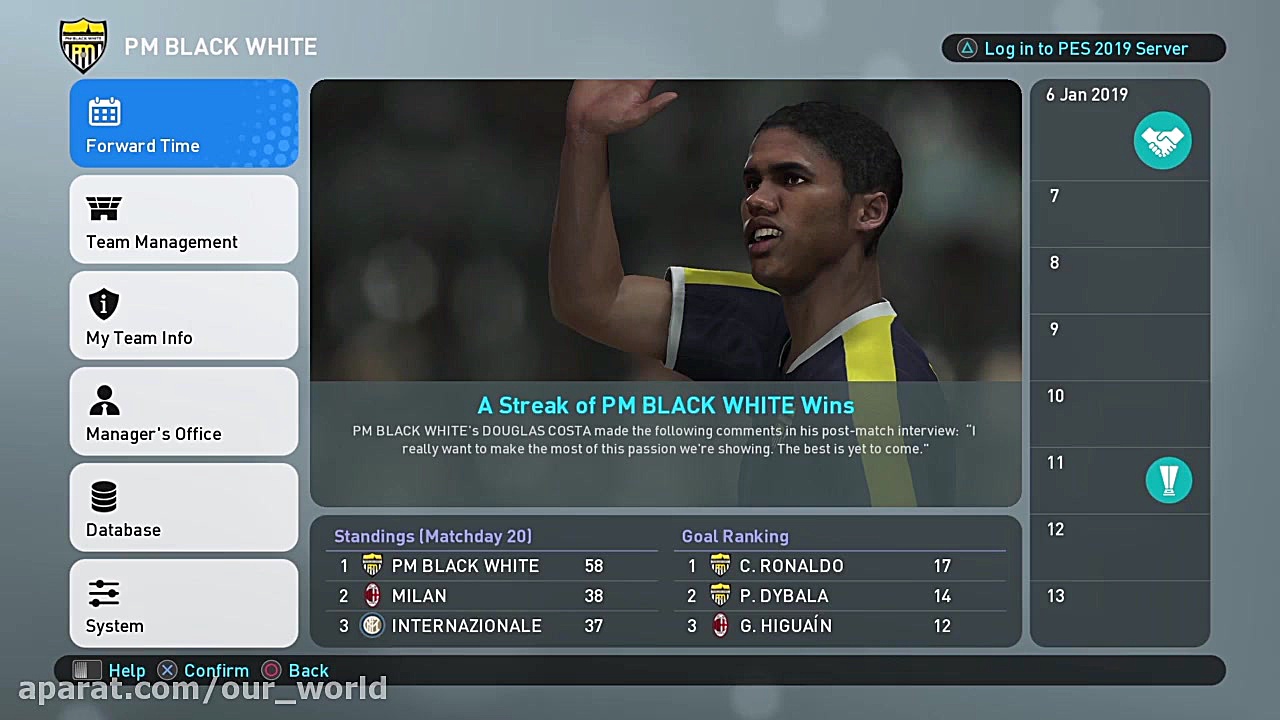
Task: Click the Manager's Office person icon
Action: coord(104,400)
